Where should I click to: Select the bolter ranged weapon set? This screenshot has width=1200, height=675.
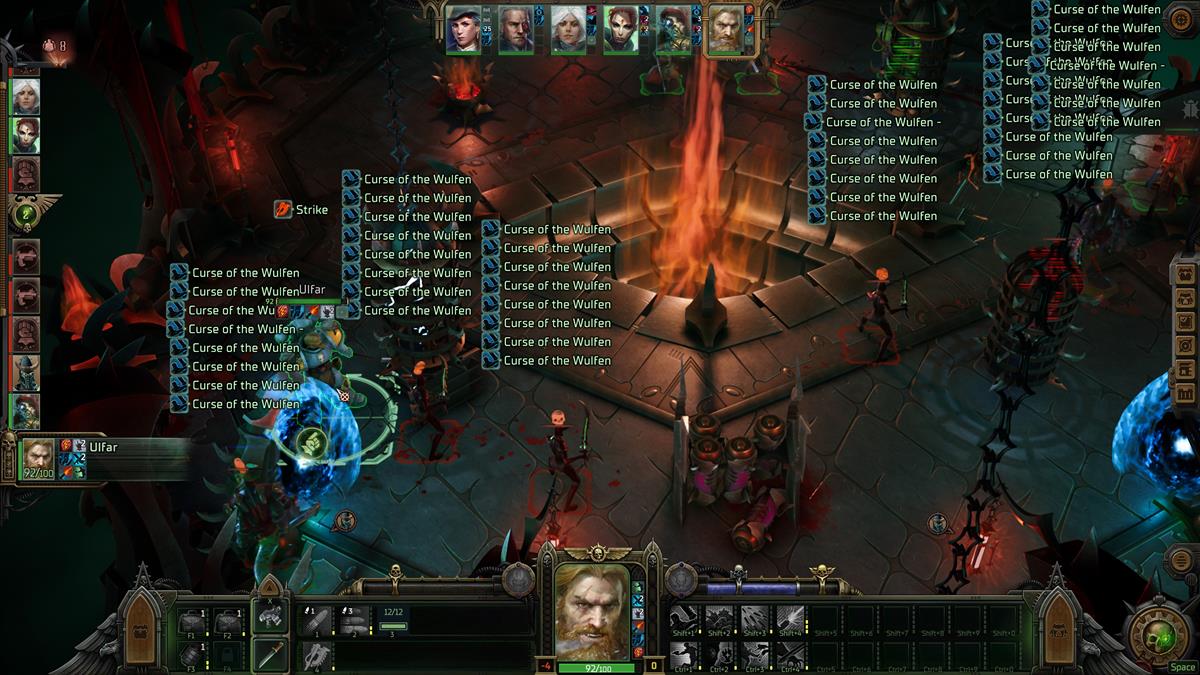(269, 617)
